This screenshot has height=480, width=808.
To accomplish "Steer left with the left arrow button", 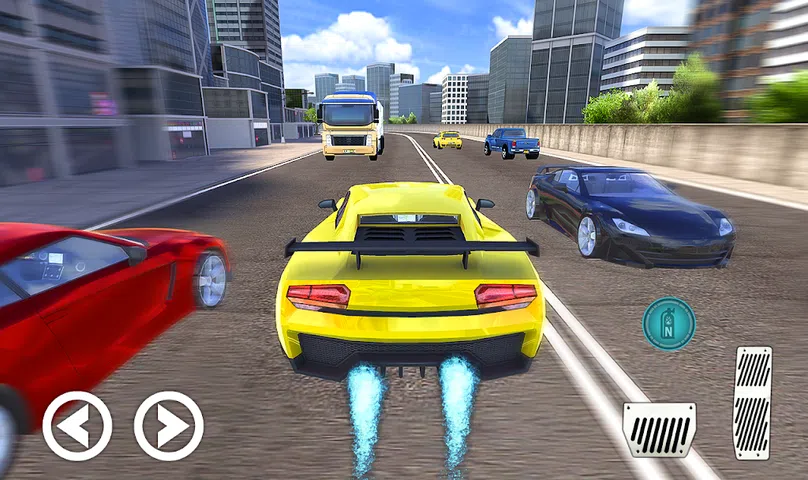I will pos(77,426).
